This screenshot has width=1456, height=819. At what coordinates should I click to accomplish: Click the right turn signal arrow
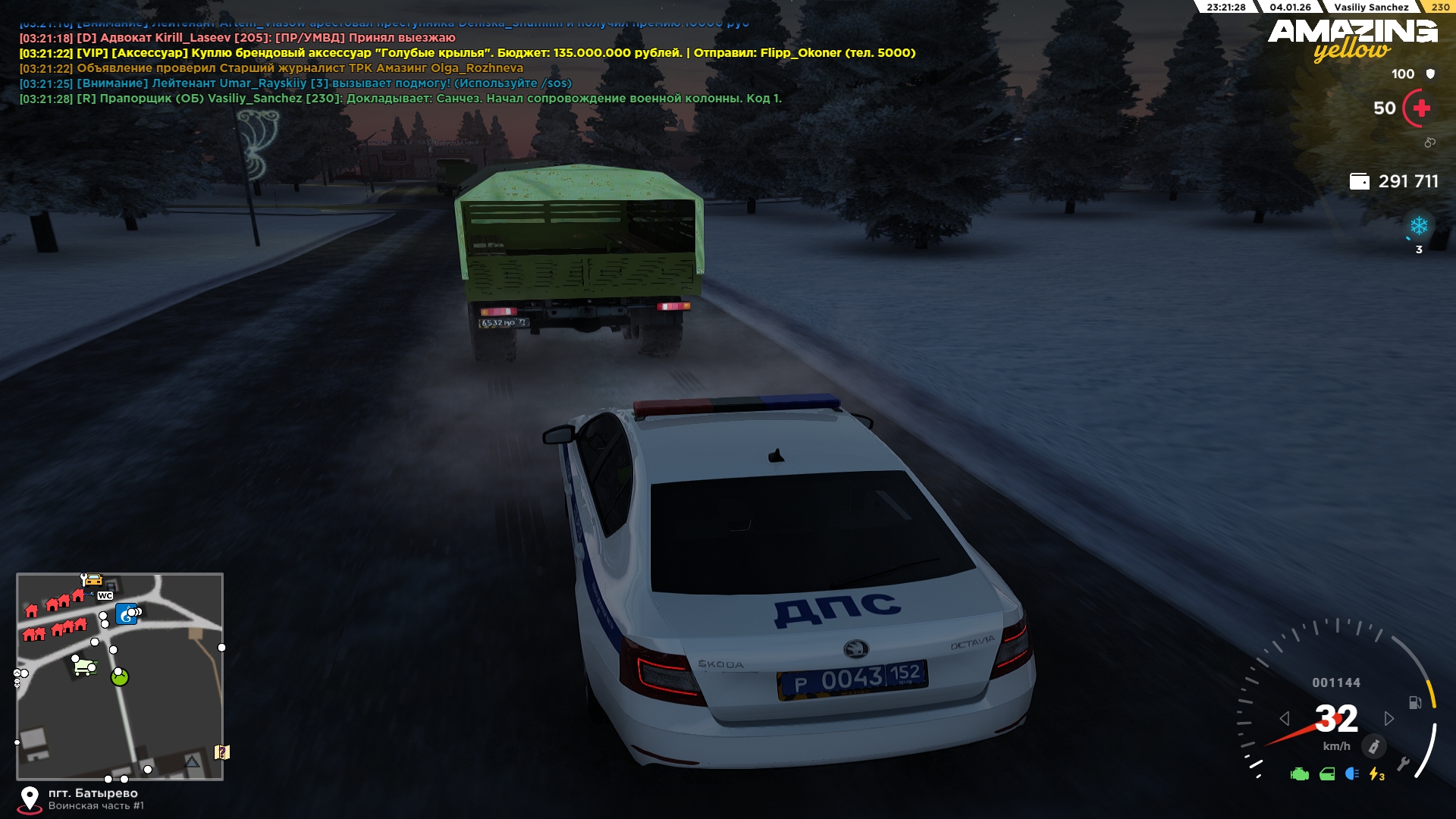tap(1389, 718)
